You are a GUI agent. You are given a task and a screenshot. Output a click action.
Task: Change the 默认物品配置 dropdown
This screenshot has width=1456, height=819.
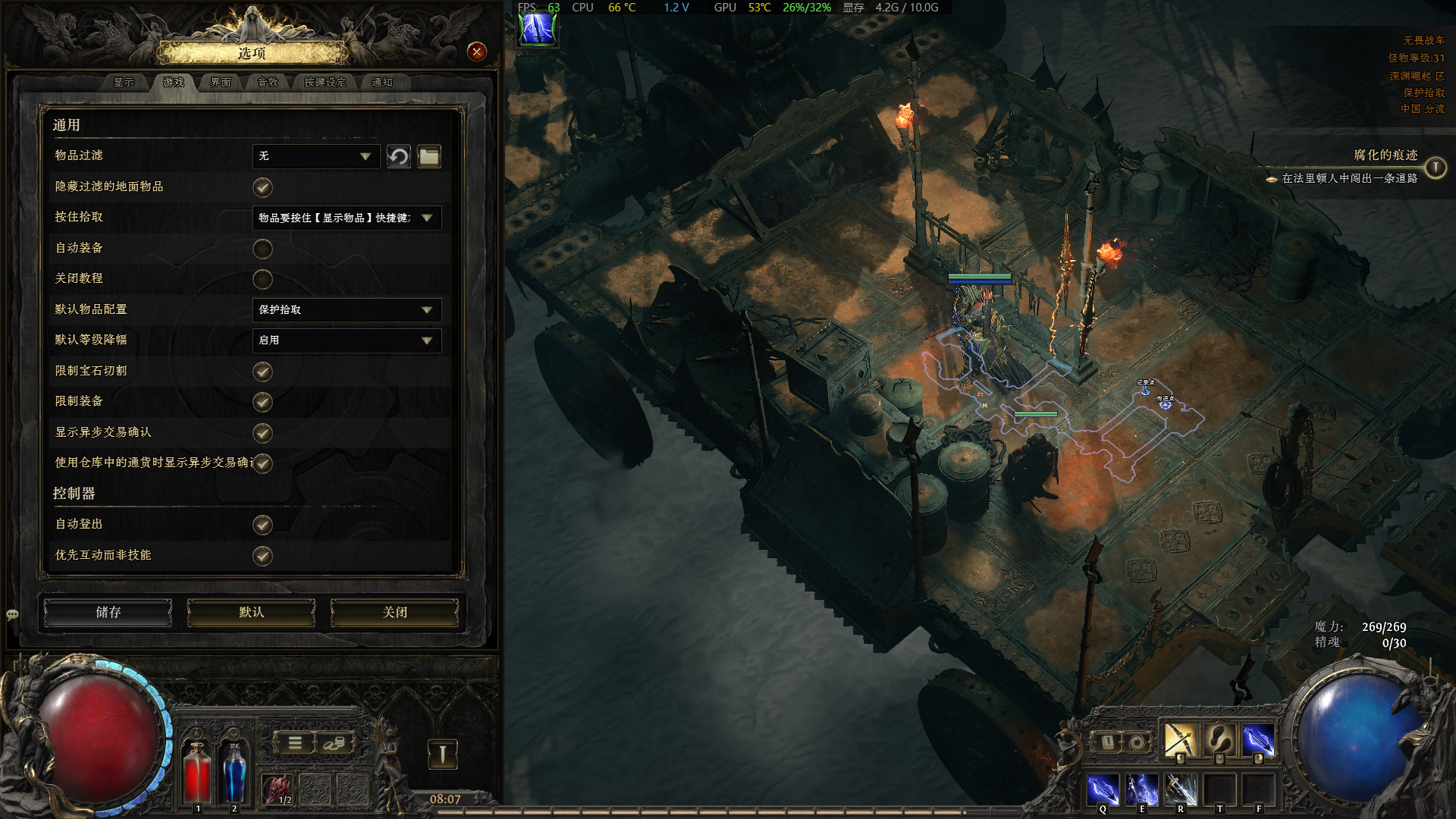point(346,309)
